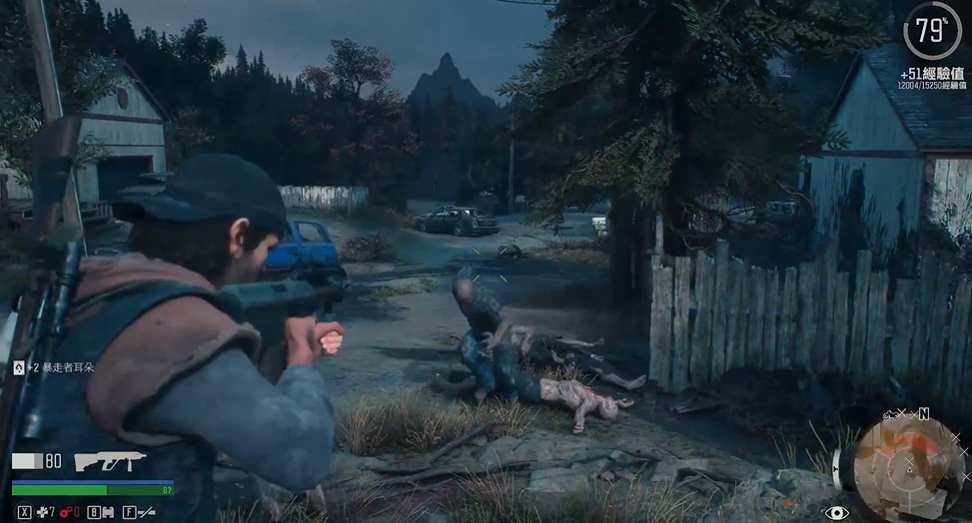Click the 79% circular progress ring
Screen dimensions: 972x523
coord(931,31)
